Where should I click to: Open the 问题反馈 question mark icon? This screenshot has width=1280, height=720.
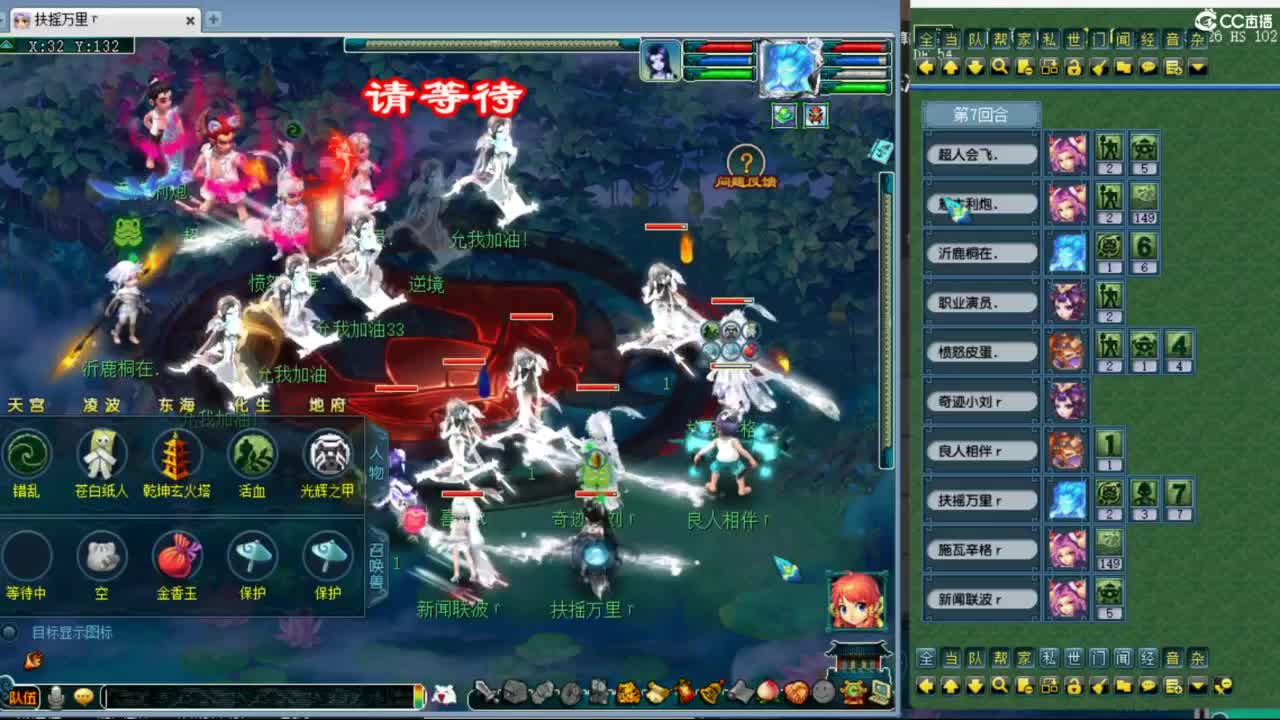click(x=746, y=161)
